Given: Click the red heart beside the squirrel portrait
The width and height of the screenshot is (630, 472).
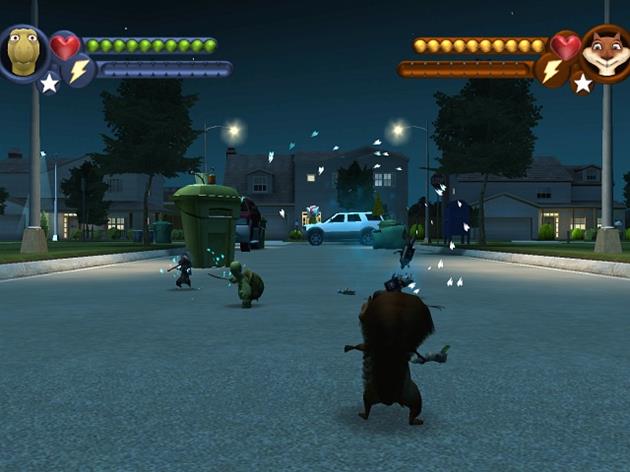Looking at the screenshot, I should pos(565,46).
